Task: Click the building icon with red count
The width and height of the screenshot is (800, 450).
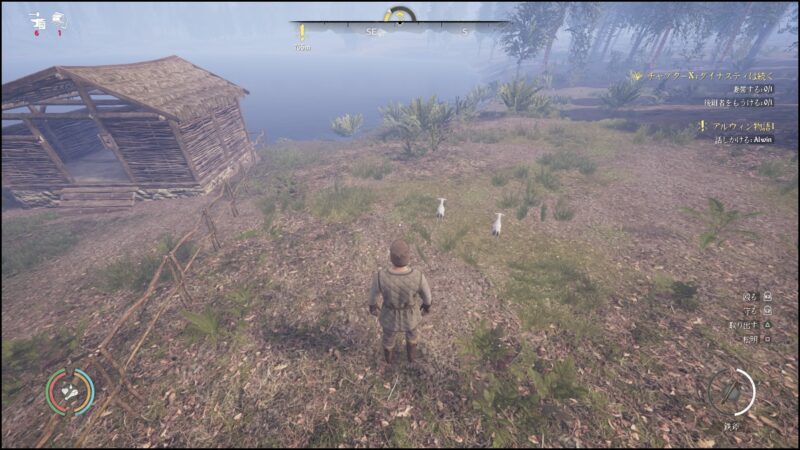Action: coord(36,20)
